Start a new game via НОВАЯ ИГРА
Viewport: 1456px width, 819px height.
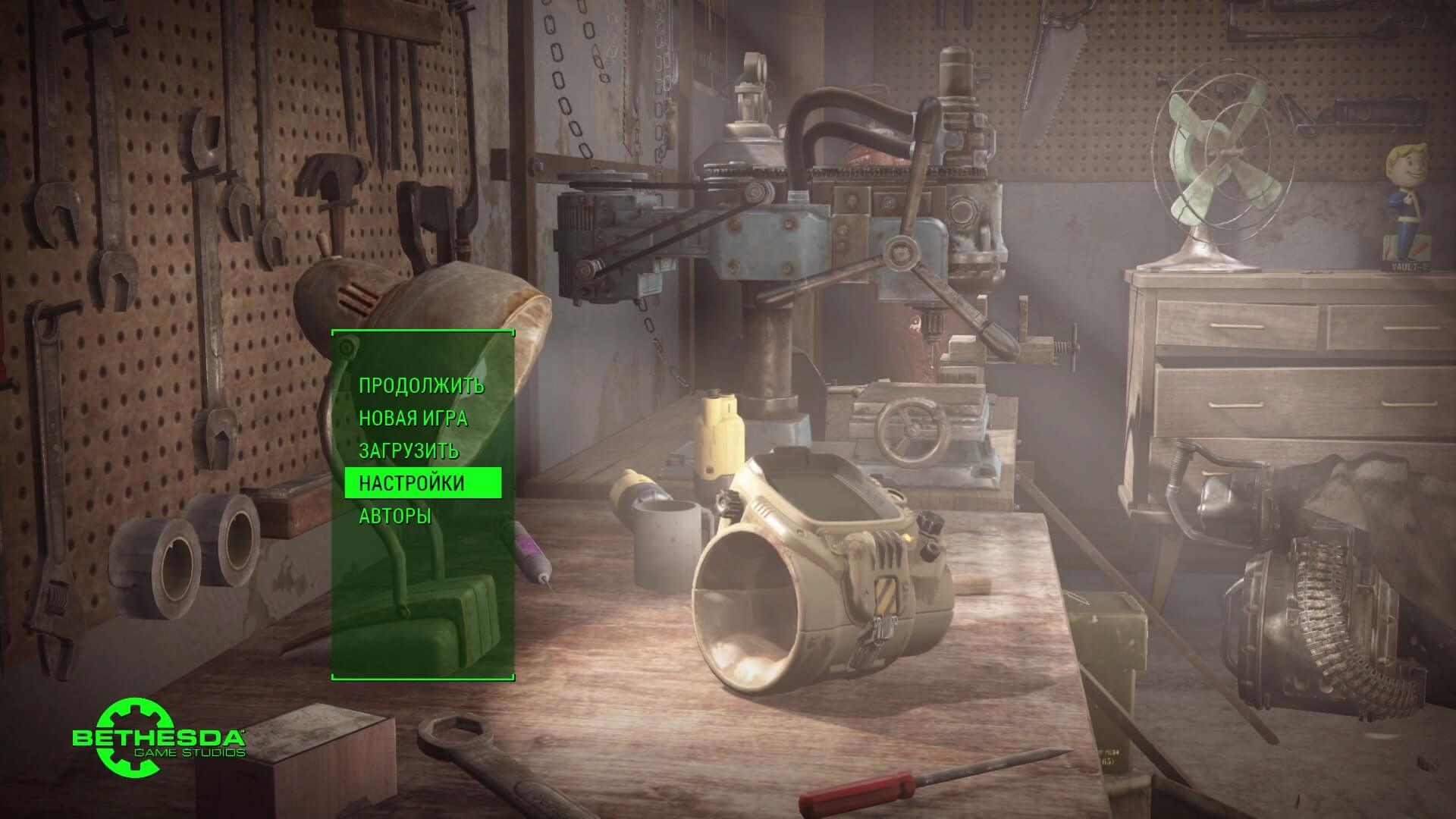(x=413, y=418)
